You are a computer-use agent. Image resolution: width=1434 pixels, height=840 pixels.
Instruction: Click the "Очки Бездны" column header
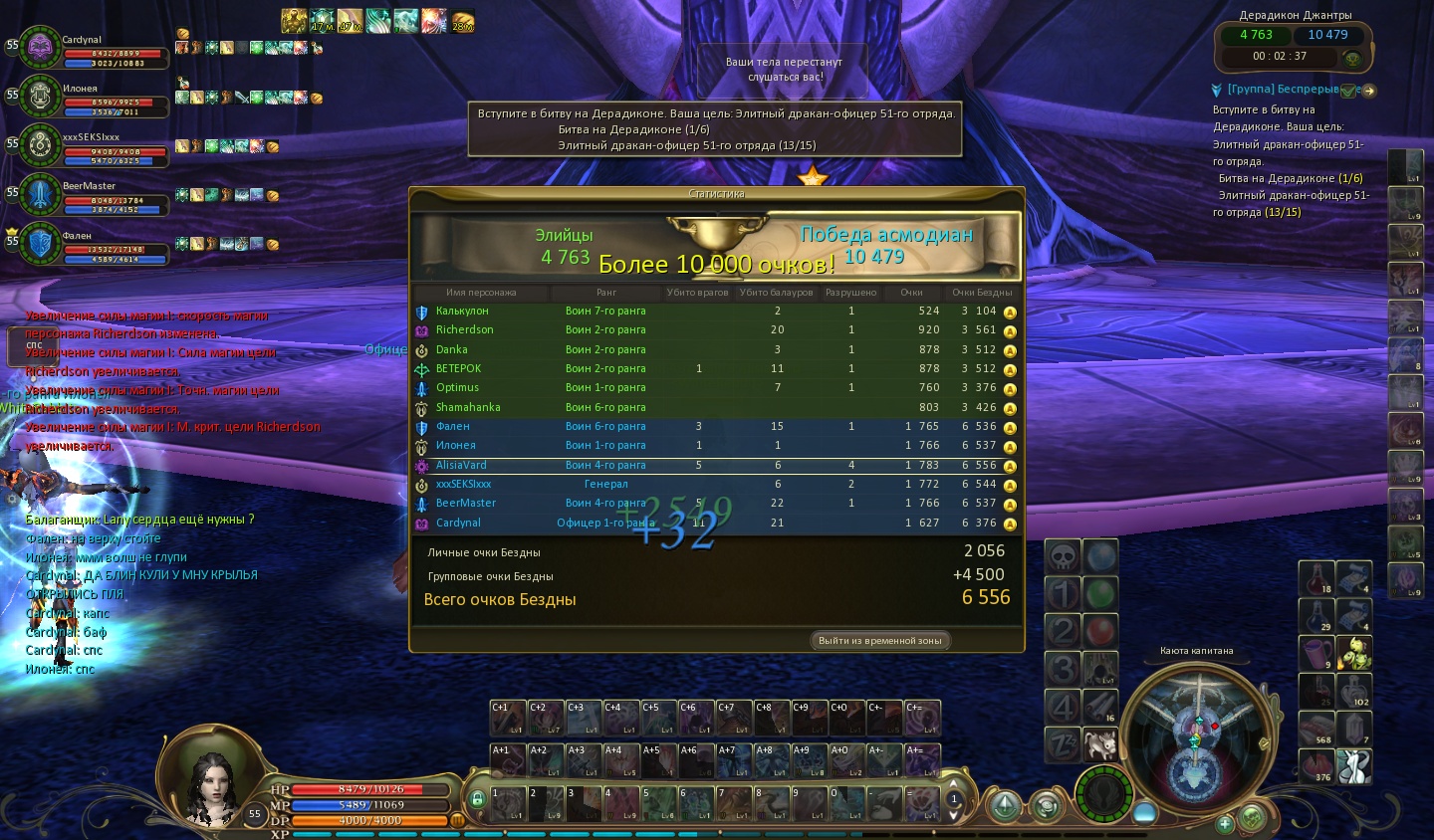click(981, 293)
